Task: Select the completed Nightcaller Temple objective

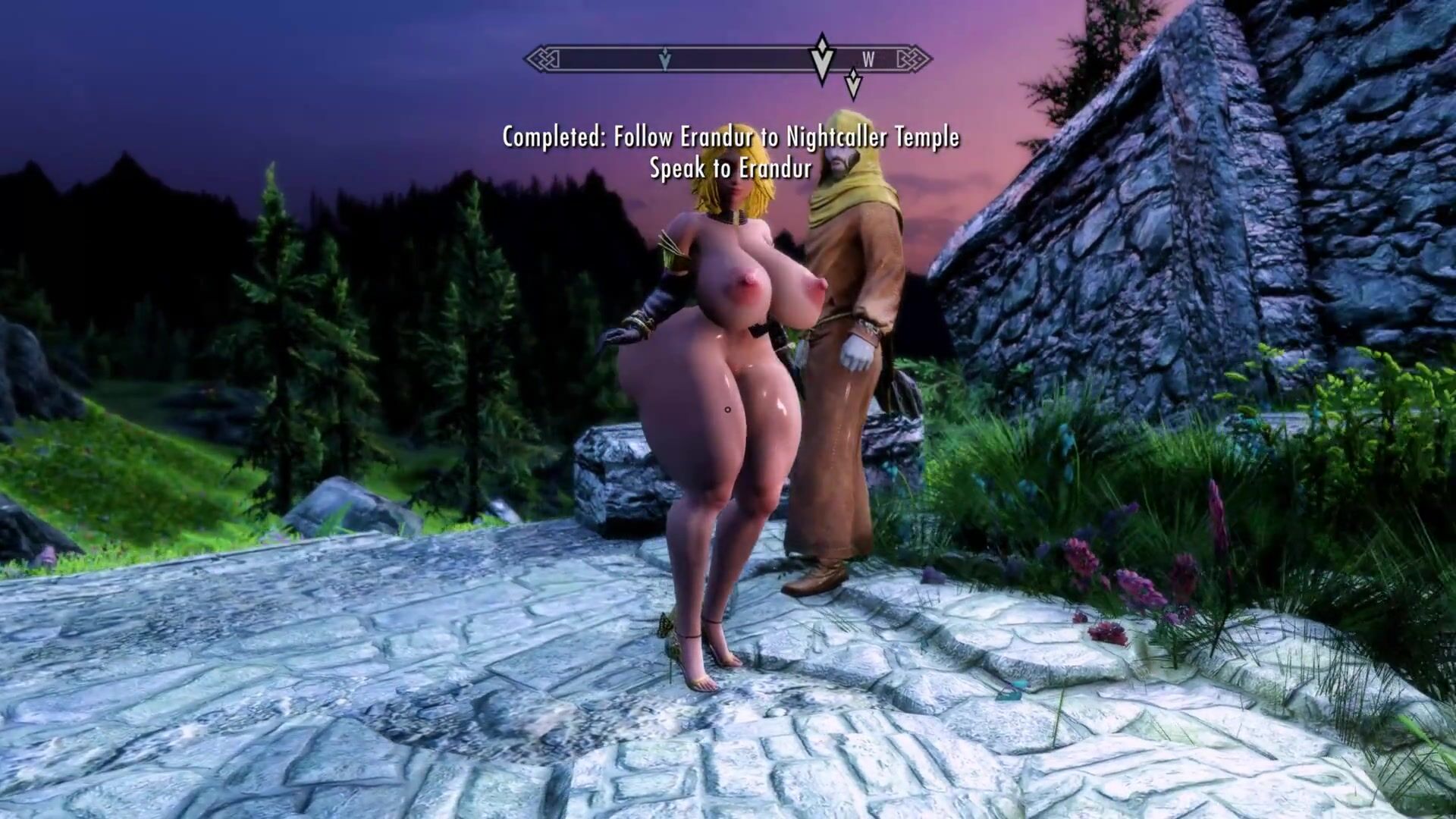Action: click(x=730, y=138)
